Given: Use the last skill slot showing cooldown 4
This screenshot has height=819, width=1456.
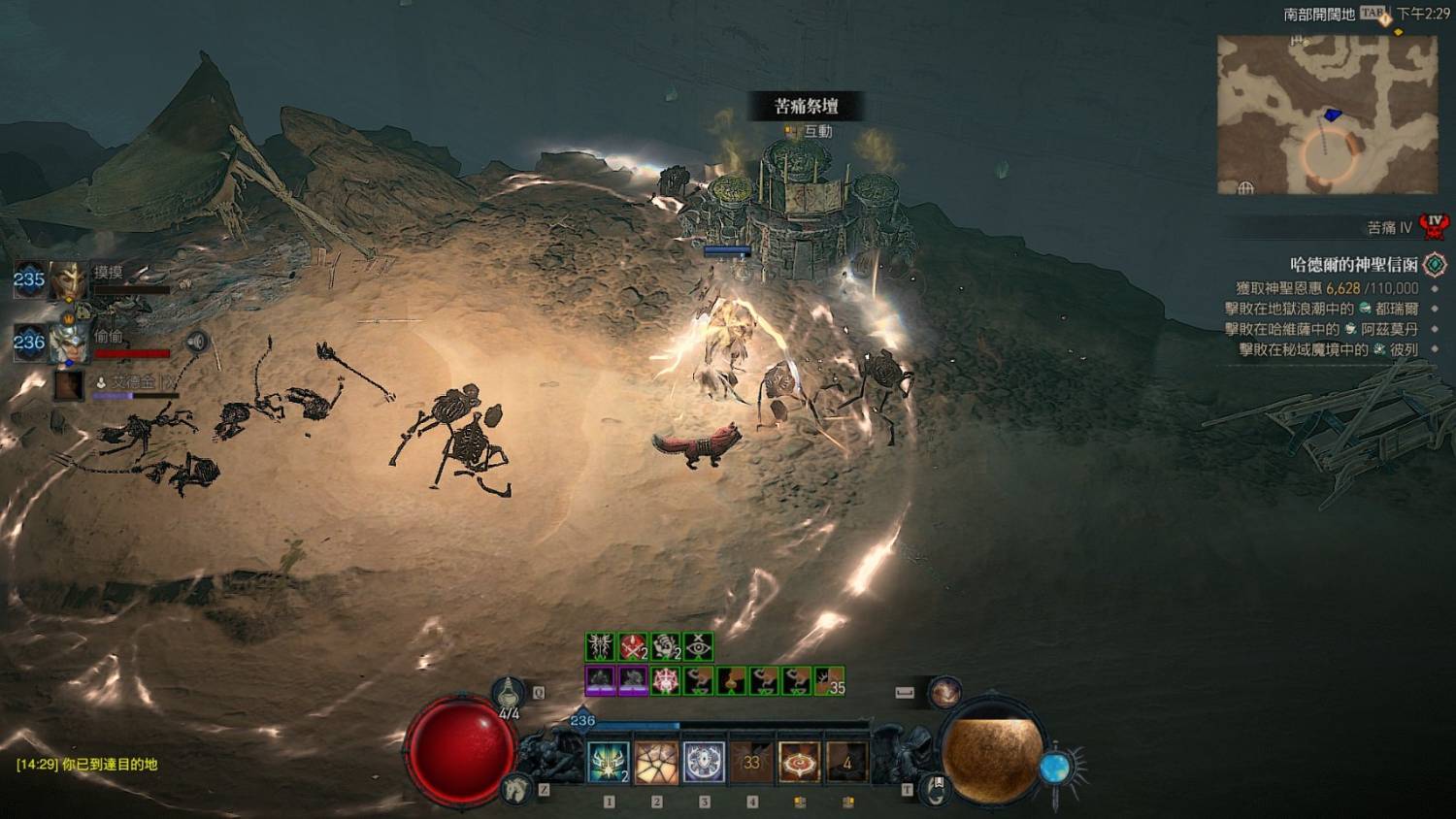Looking at the screenshot, I should (x=846, y=763).
